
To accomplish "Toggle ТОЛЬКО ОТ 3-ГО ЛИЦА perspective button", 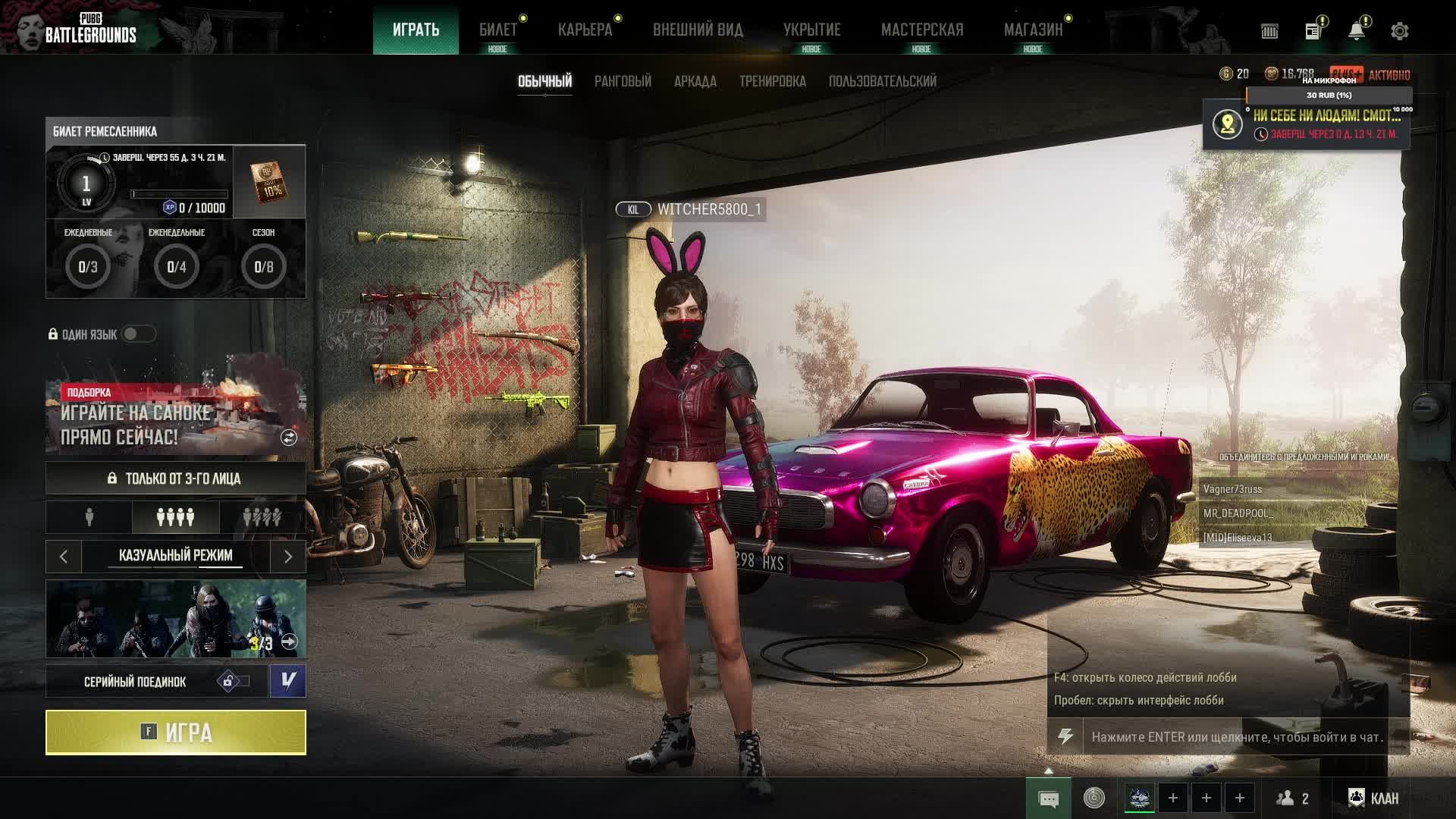I will 175,479.
